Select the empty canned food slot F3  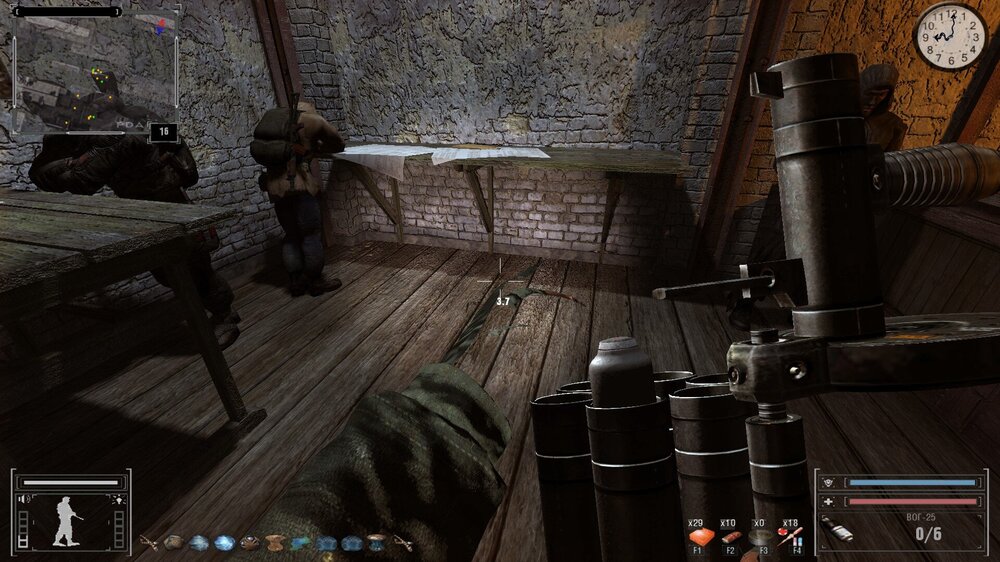[x=762, y=537]
